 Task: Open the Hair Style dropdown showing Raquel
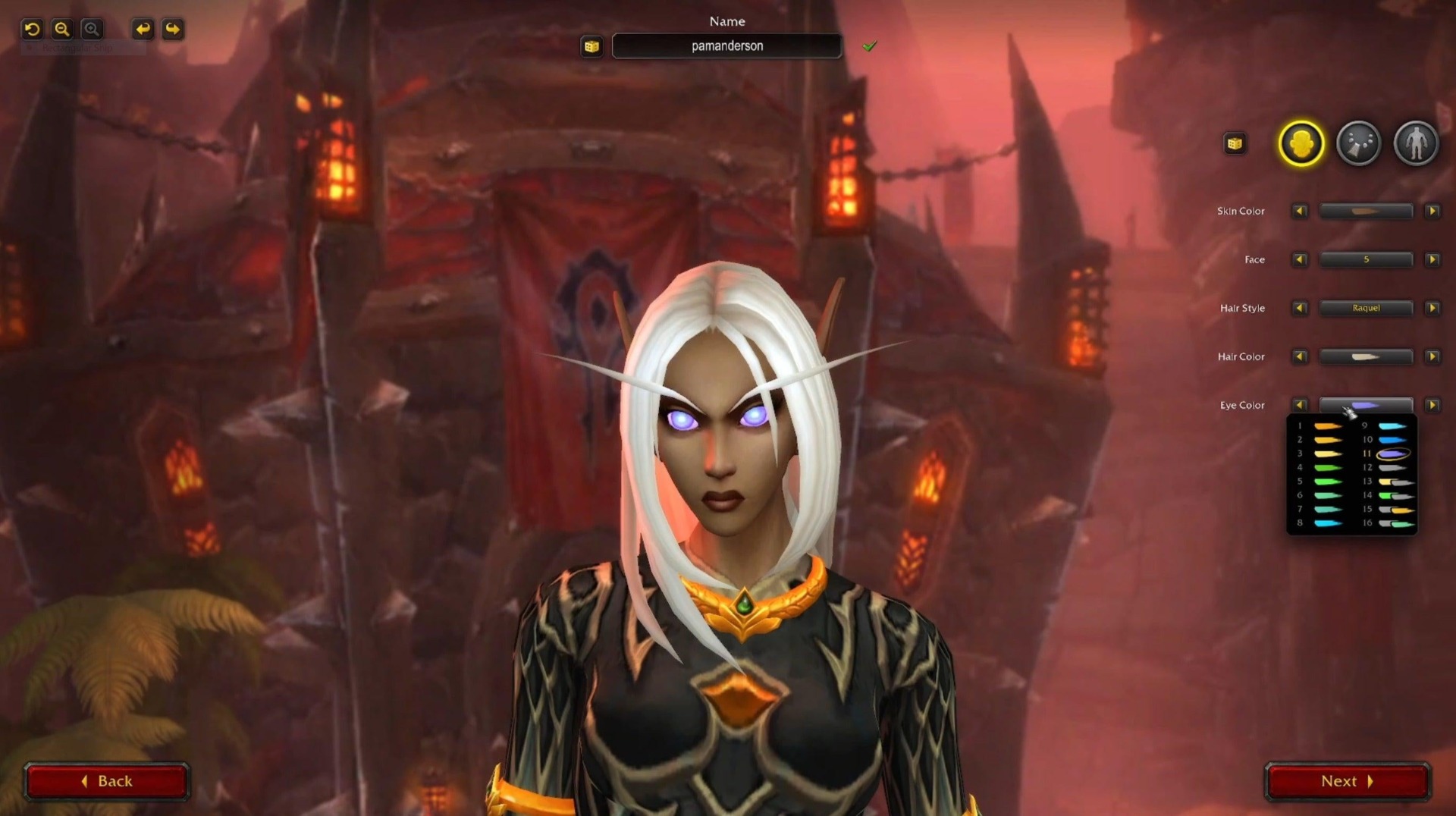(x=1366, y=308)
